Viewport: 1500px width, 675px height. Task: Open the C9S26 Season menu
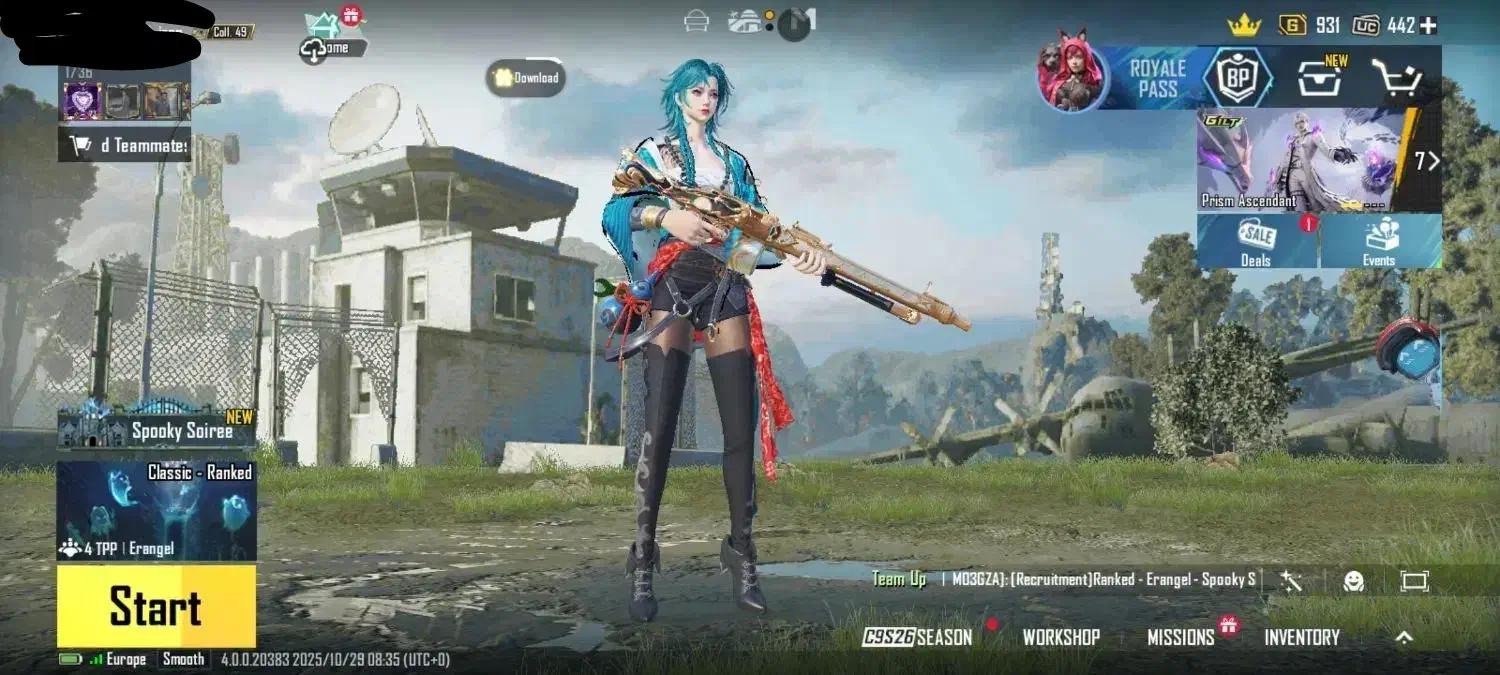(x=918, y=637)
